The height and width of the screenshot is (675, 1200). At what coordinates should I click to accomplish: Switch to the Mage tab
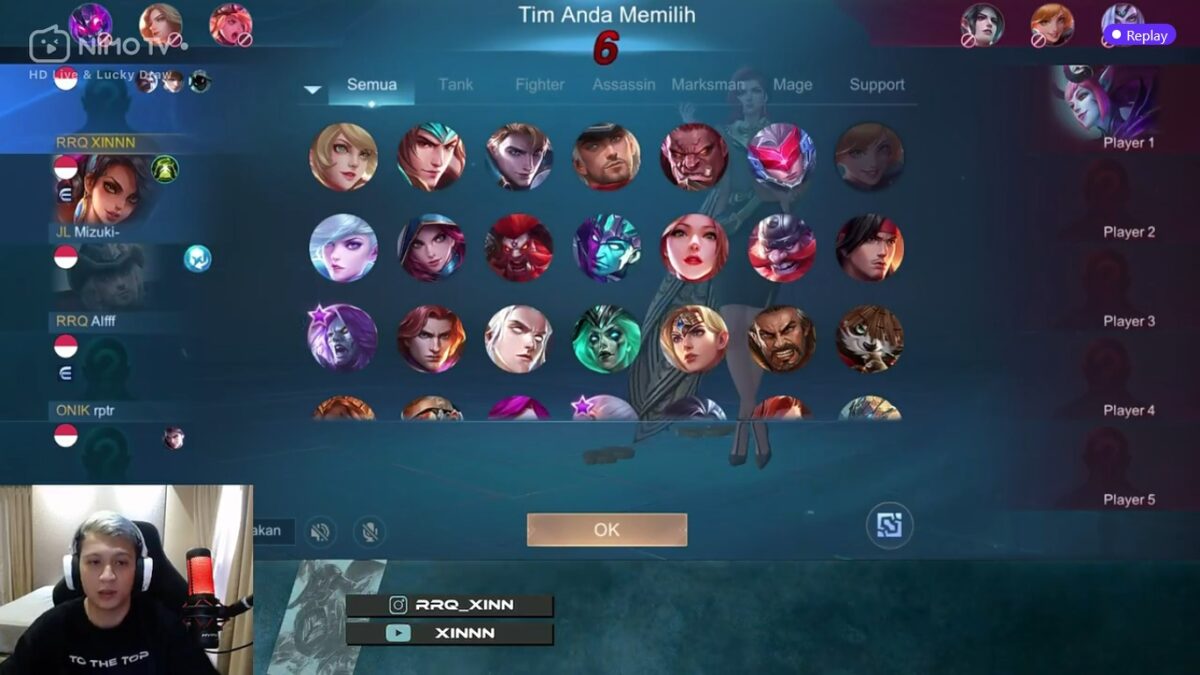coord(792,85)
